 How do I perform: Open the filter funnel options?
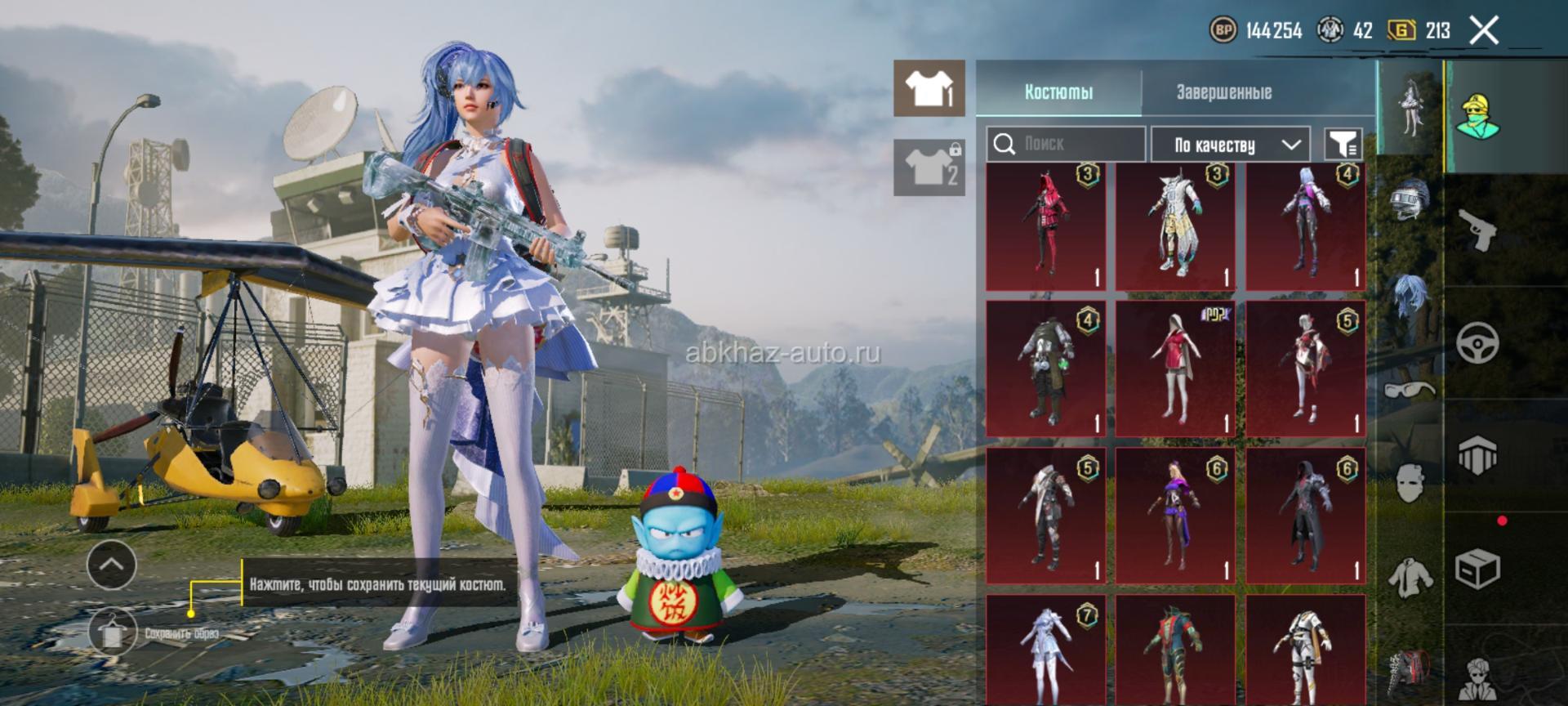1343,145
